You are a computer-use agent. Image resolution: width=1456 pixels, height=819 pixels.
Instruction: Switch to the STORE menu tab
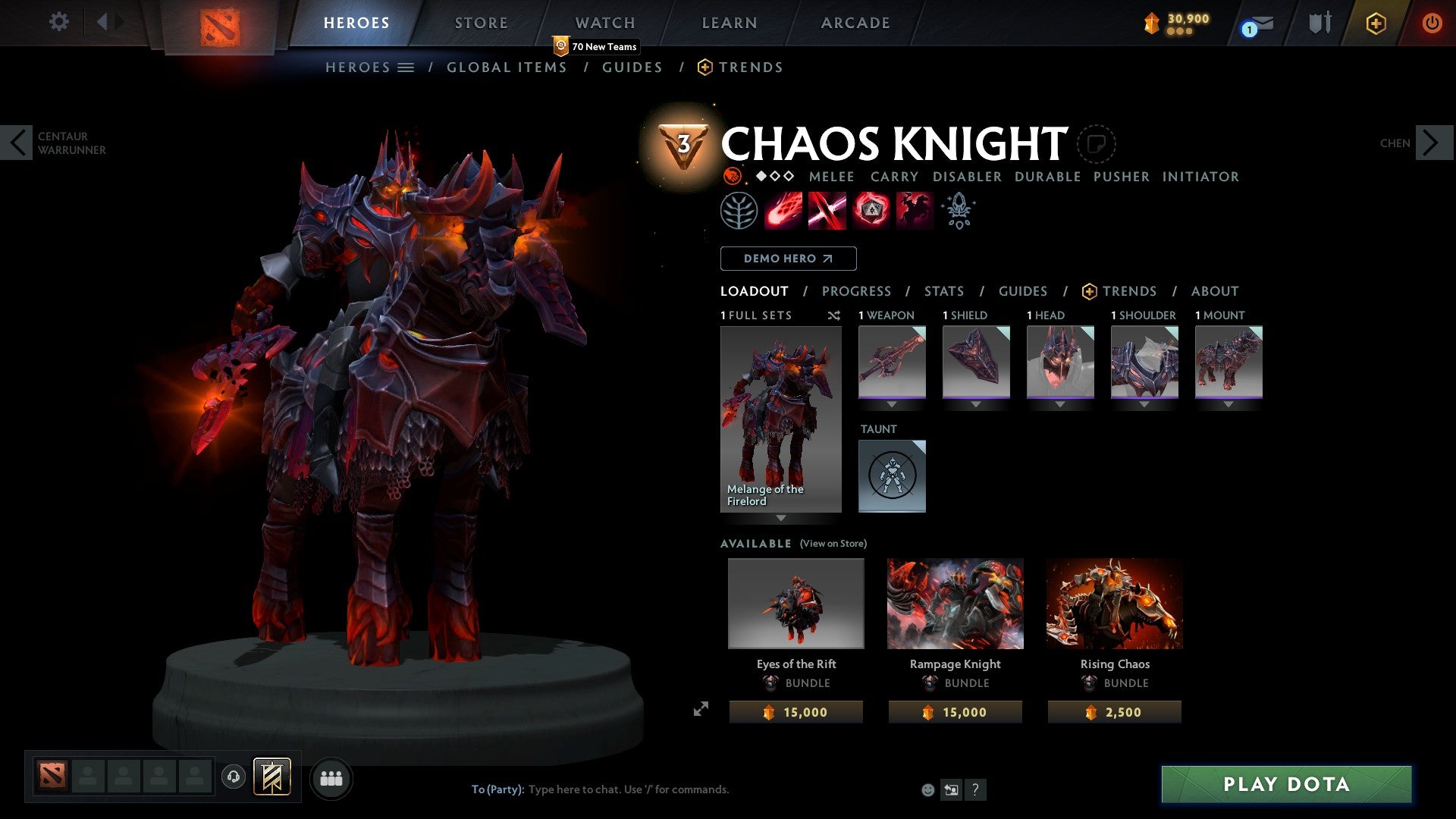click(480, 22)
